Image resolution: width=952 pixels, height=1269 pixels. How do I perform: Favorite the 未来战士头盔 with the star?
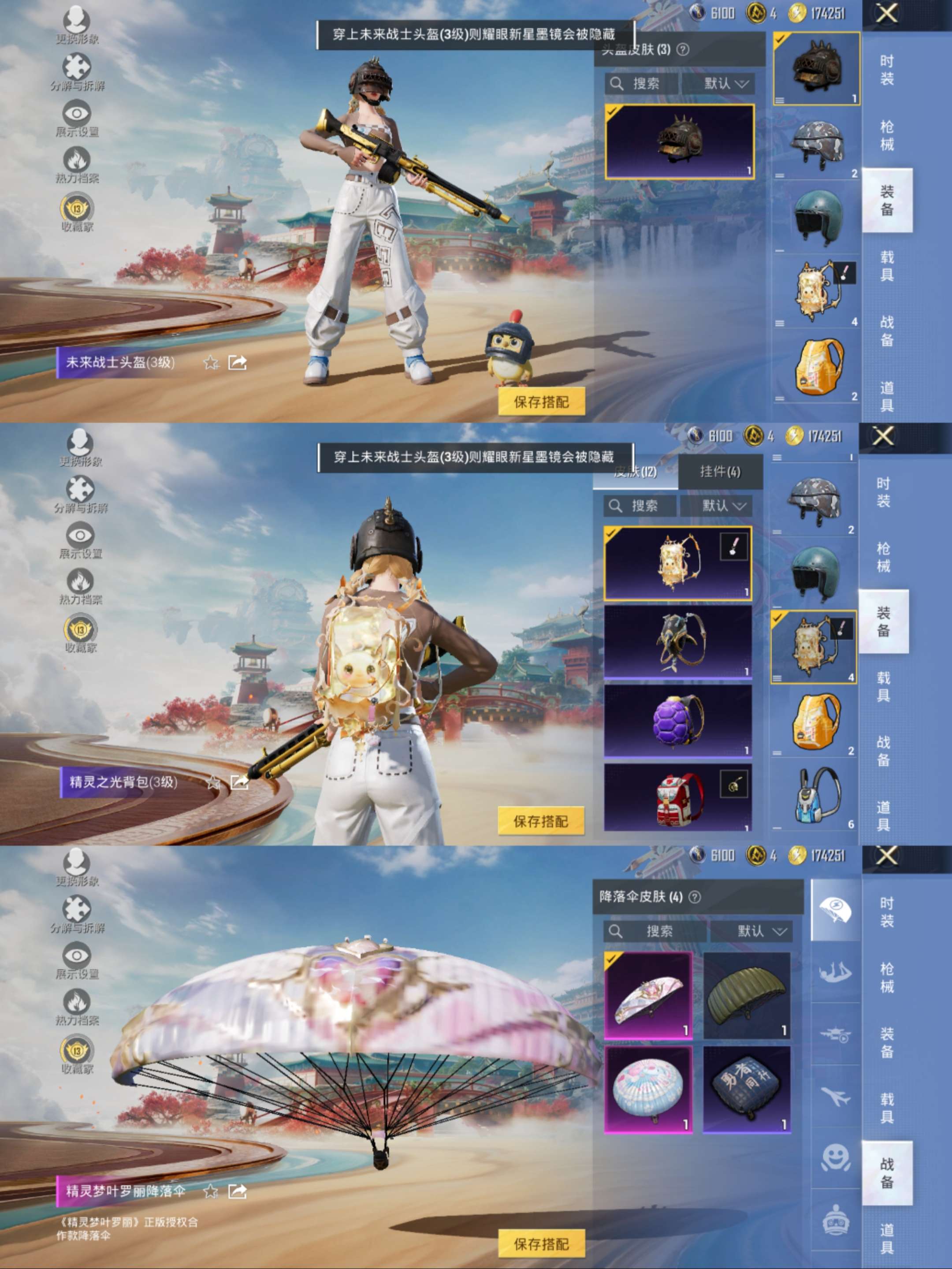click(x=211, y=363)
